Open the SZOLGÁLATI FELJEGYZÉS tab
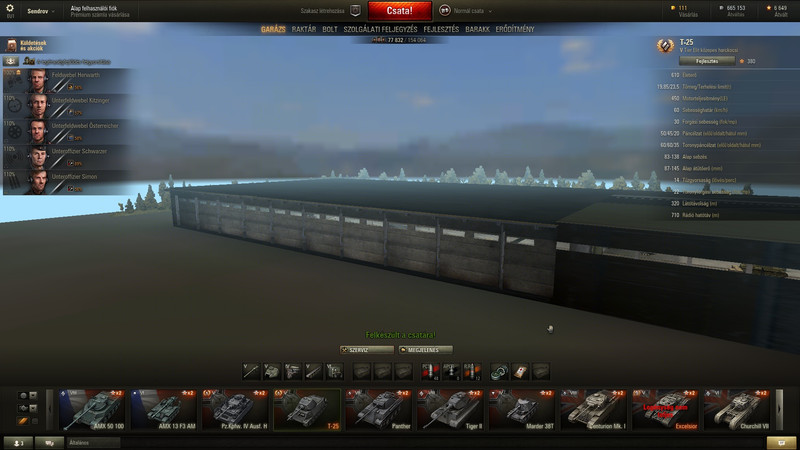Screen dimensions: 800x450 [380, 30]
